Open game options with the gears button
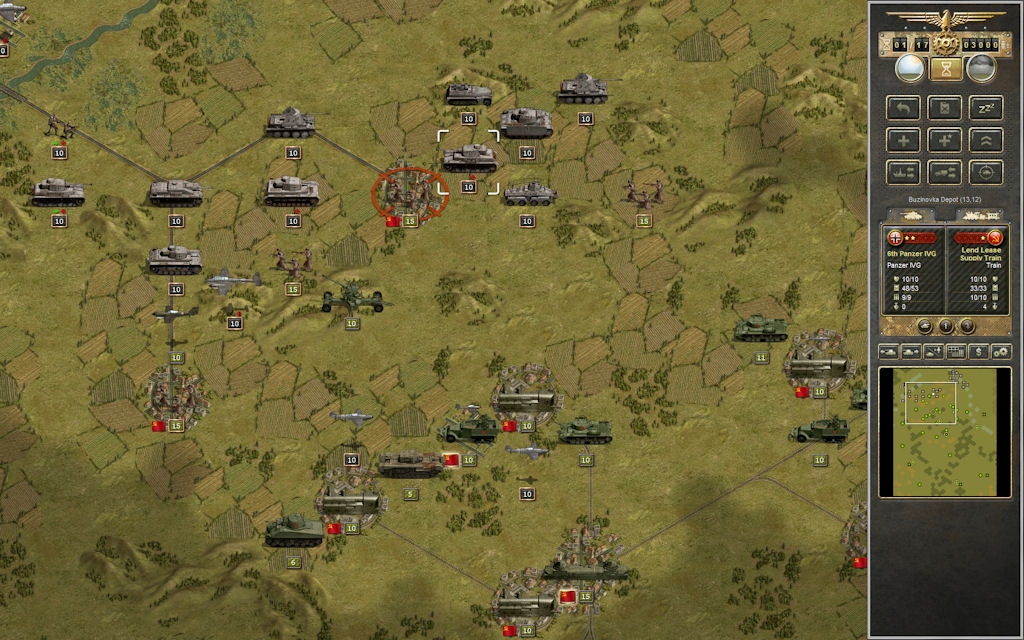 tap(1000, 352)
